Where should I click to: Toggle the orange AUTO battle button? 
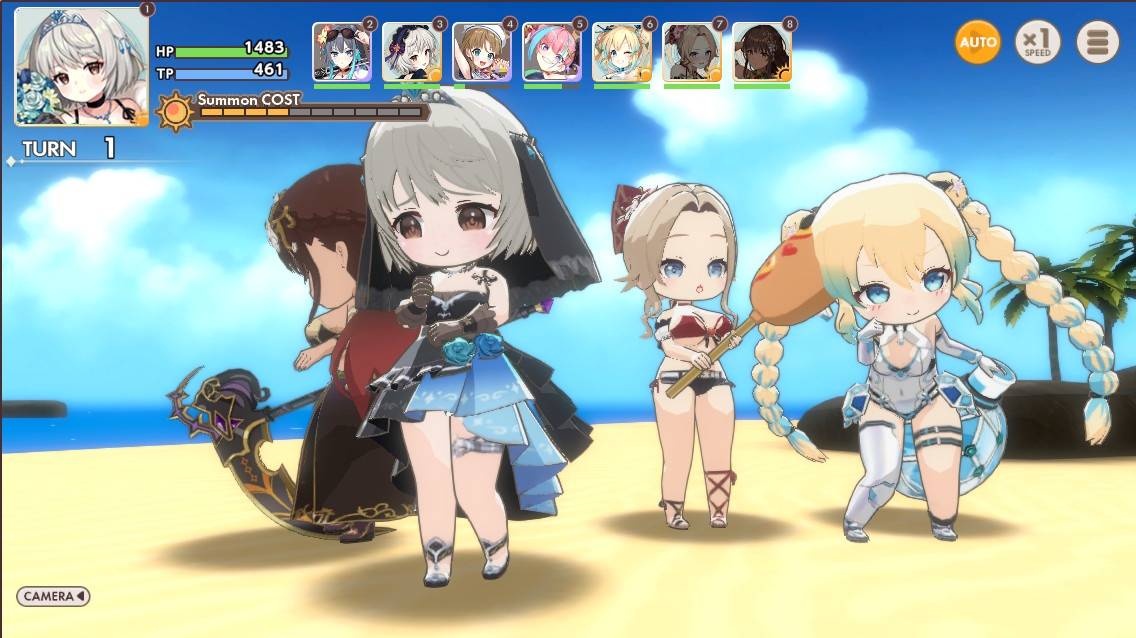tap(977, 42)
